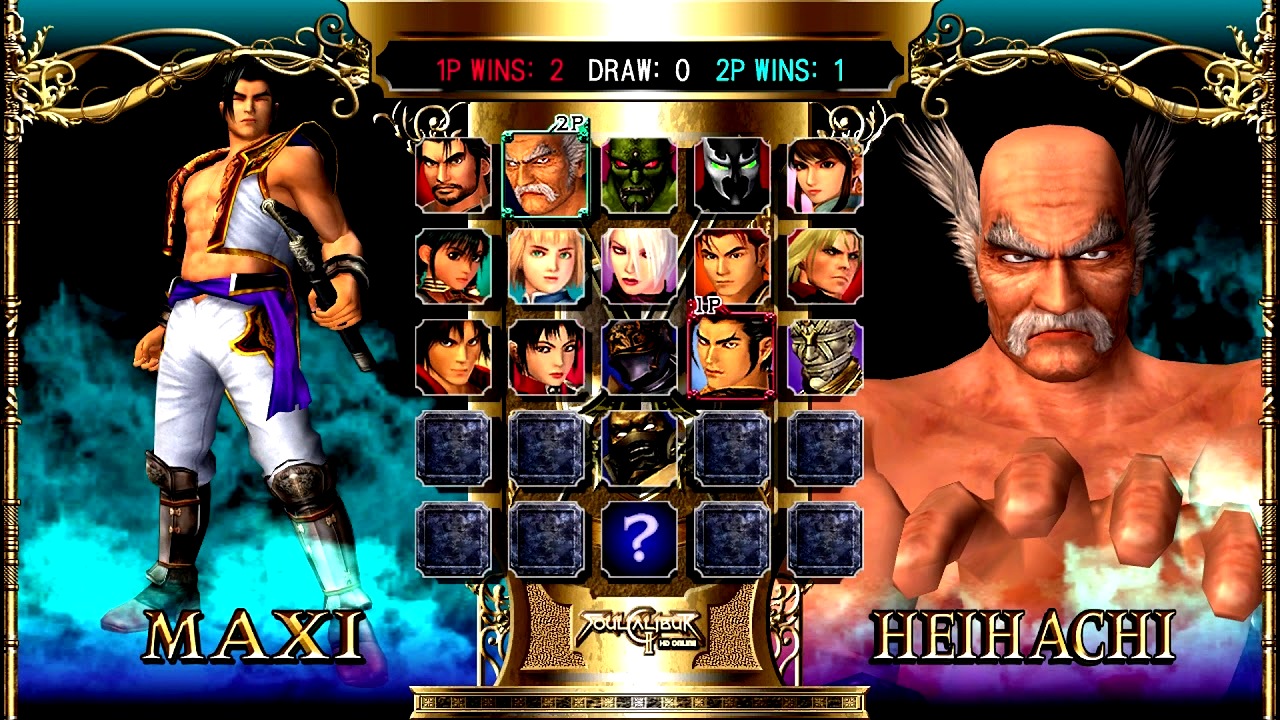Pick blonde Cassandra's portrait
This screenshot has width=1280, height=720.
pos(546,266)
